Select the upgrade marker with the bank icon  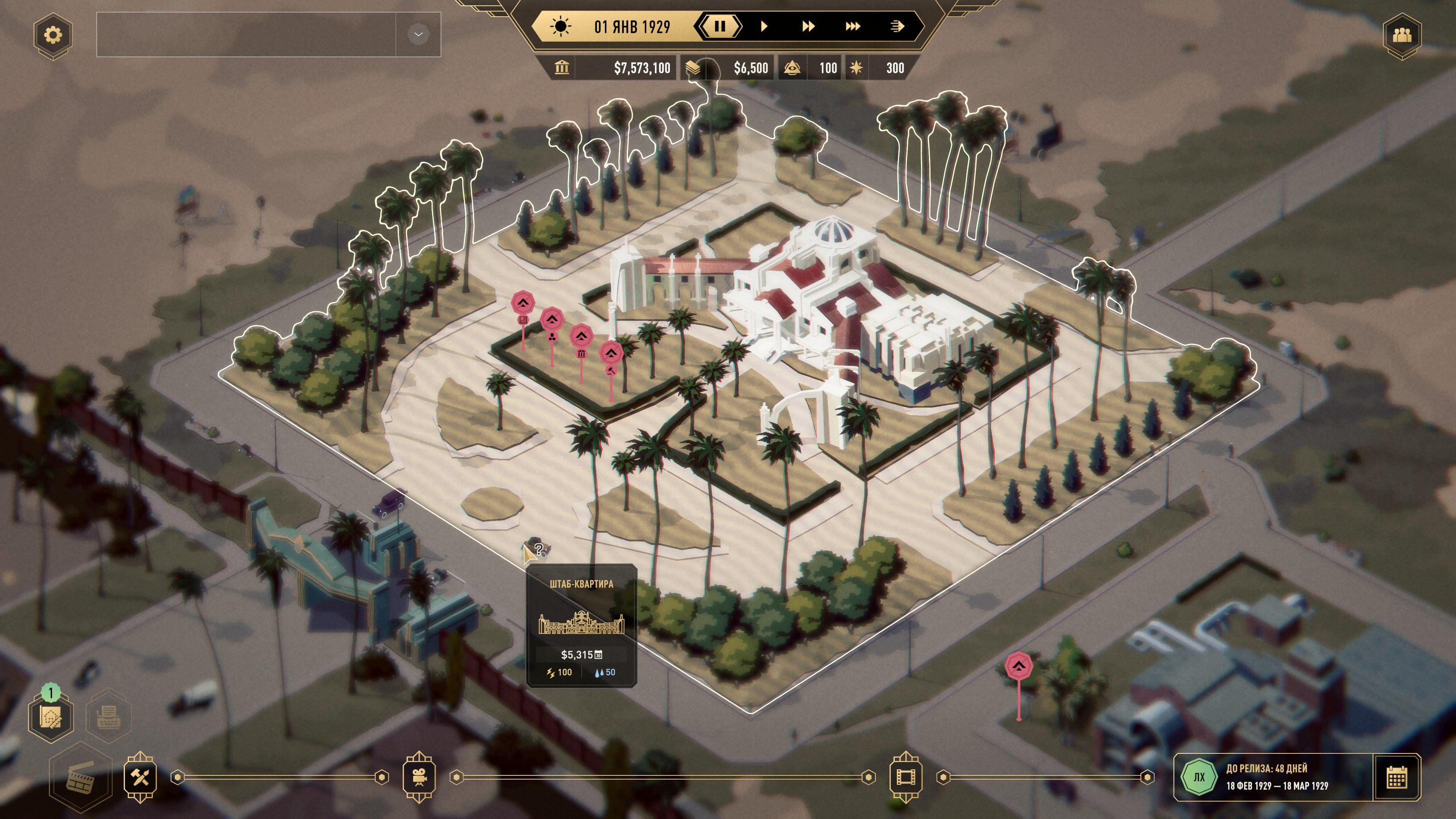[581, 337]
